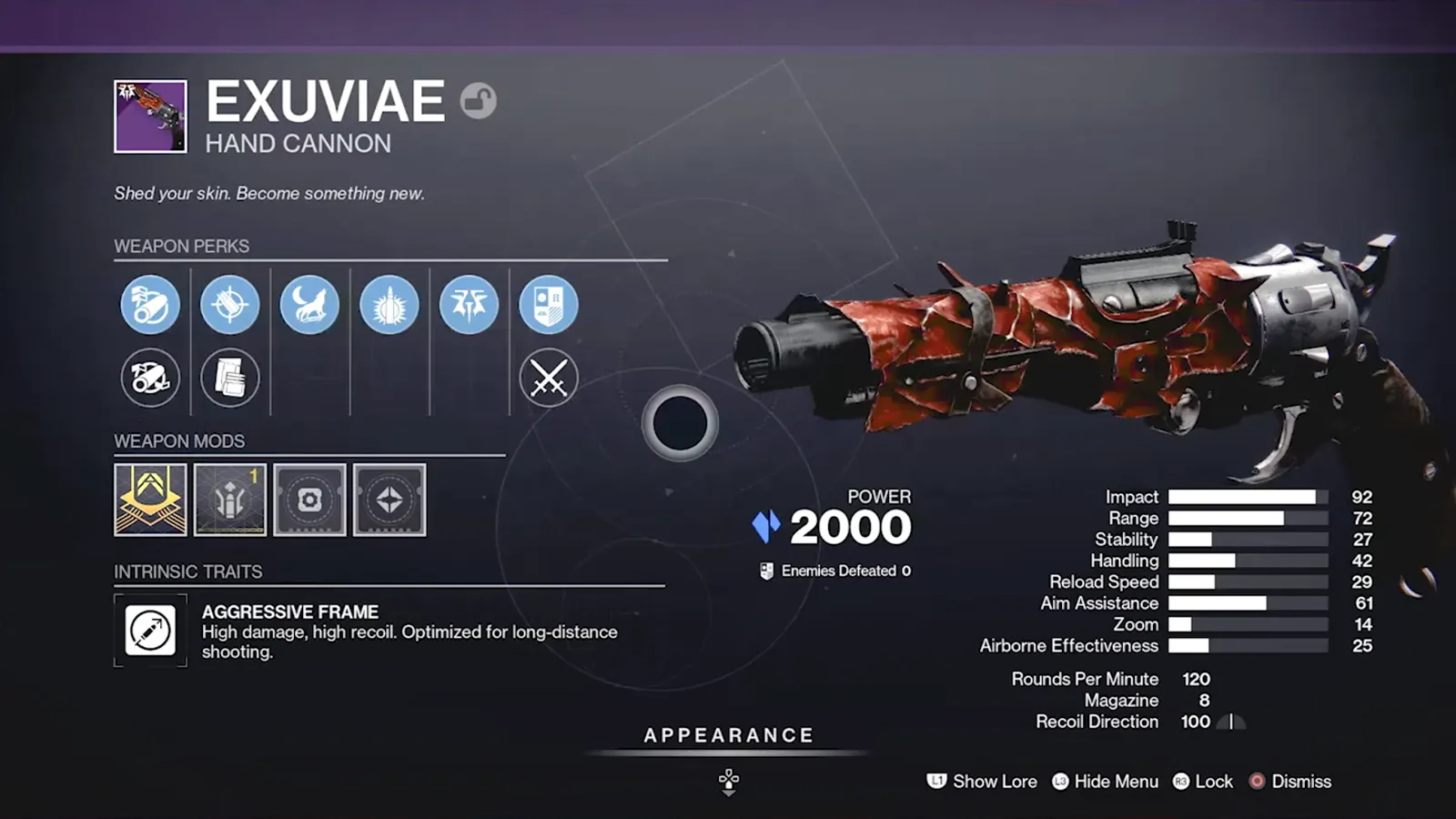Screen dimensions: 1456x819
Task: Open the crosshair magazine perk
Action: click(230, 305)
